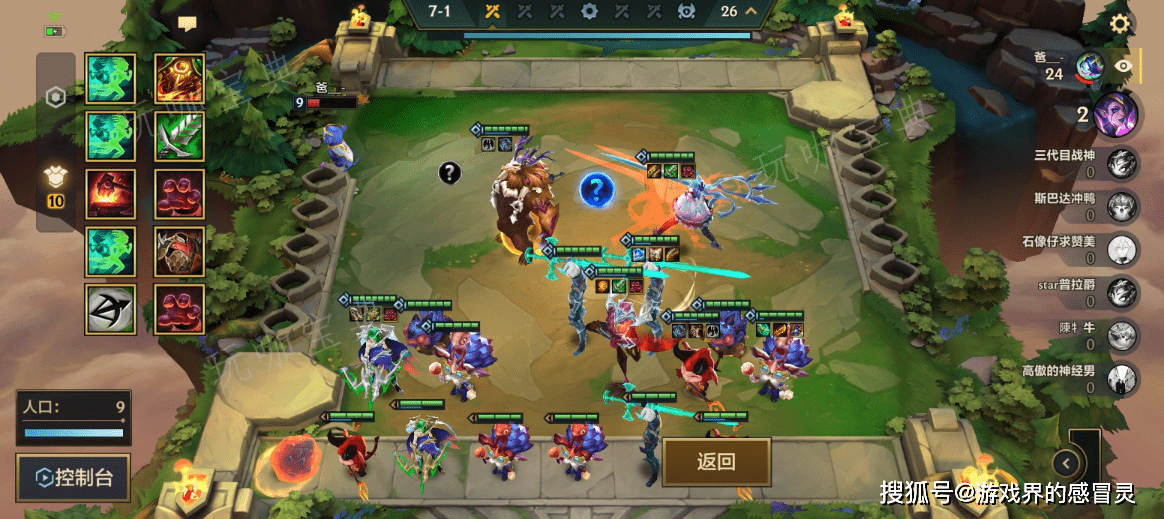Pick the silver feathered wing icon
Image resolution: width=1164 pixels, height=519 pixels.
pos(180,136)
